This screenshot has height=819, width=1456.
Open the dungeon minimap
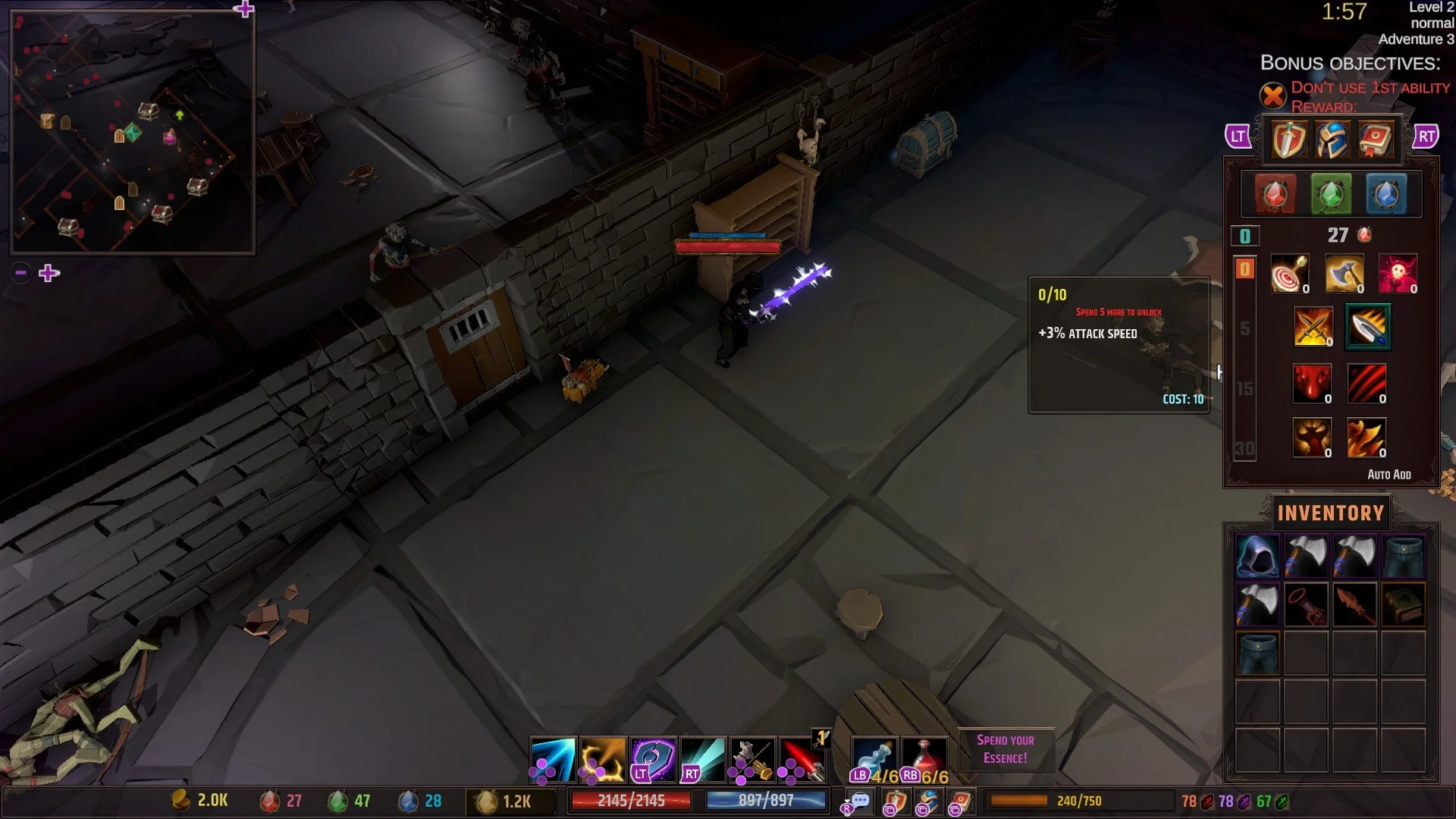[x=133, y=131]
